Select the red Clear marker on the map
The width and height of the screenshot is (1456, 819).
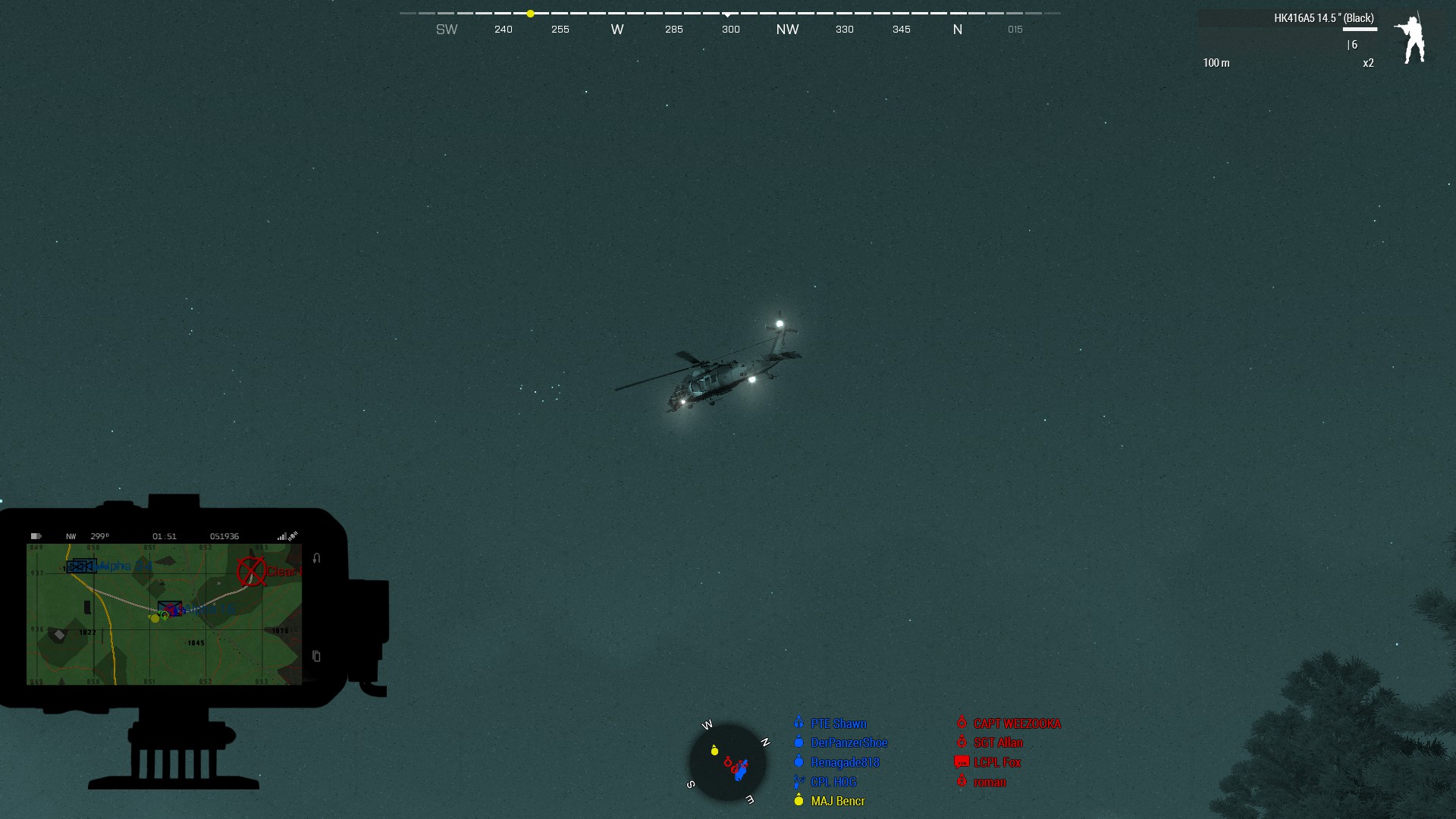pyautogui.click(x=251, y=571)
